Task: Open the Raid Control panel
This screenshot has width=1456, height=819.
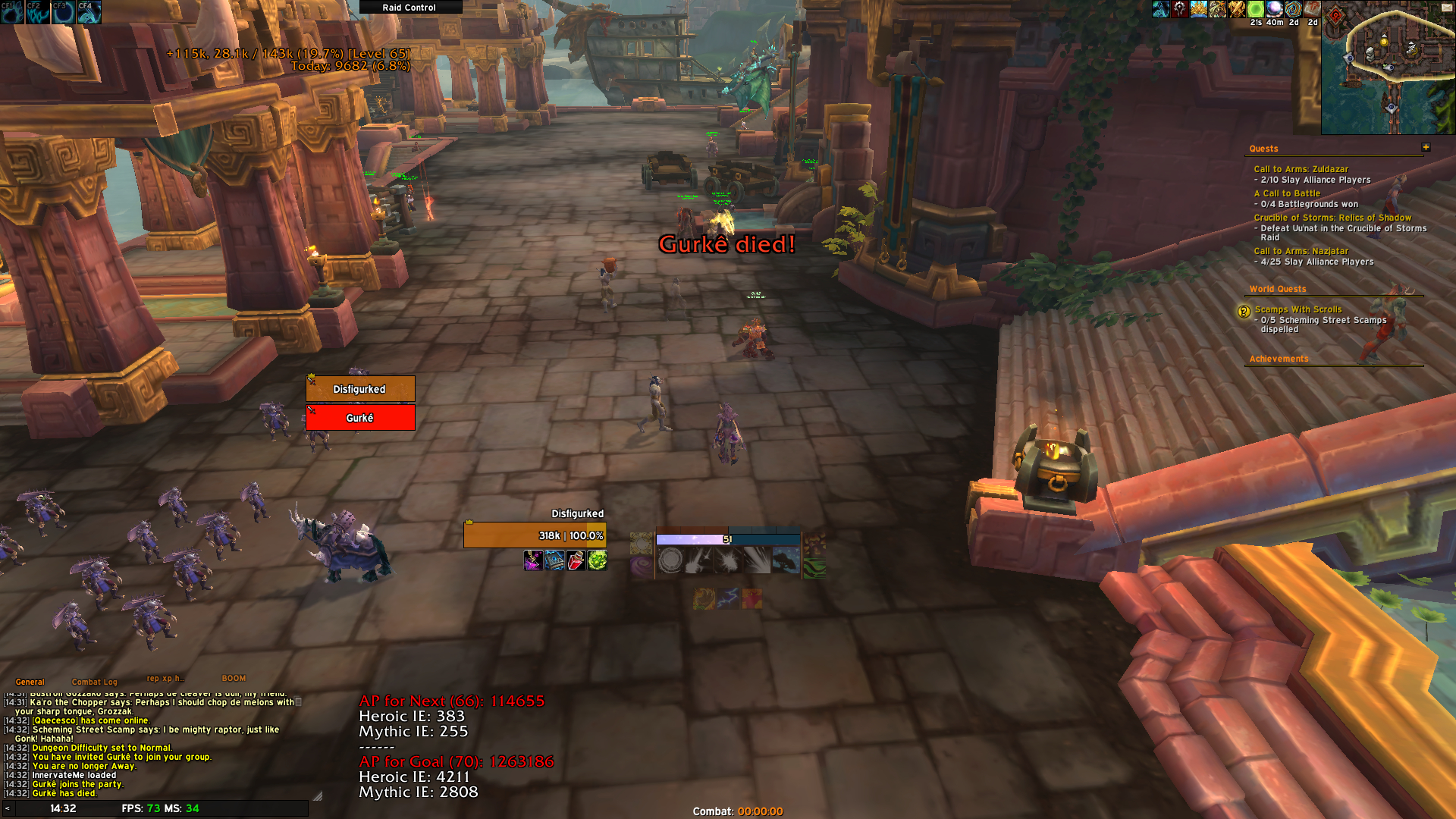Action: 409,8
